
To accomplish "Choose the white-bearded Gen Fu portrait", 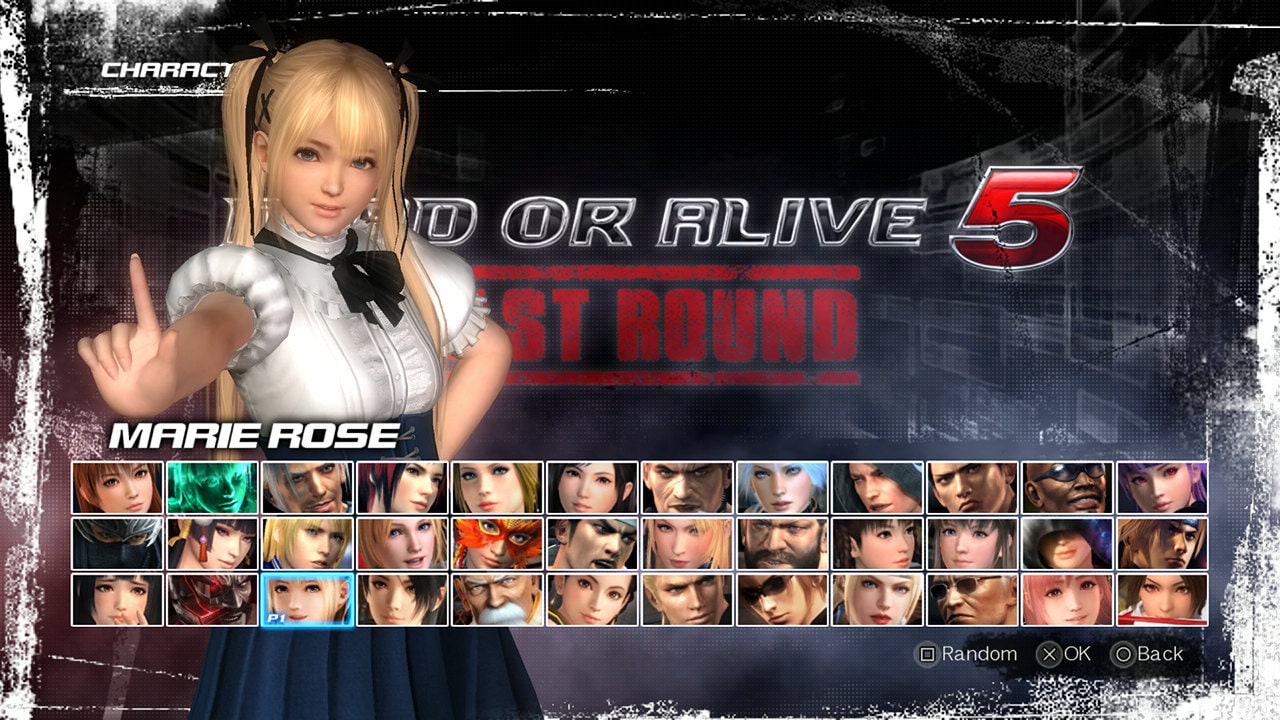I will click(496, 600).
